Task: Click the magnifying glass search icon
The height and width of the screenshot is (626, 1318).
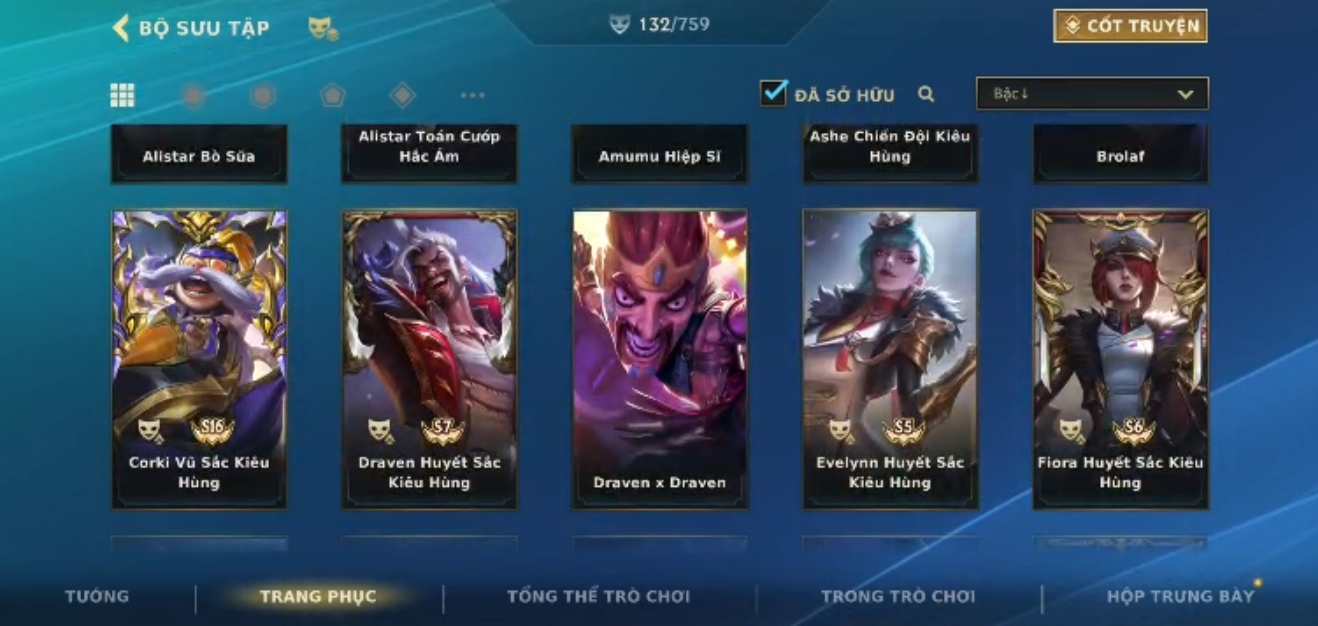Action: click(926, 94)
